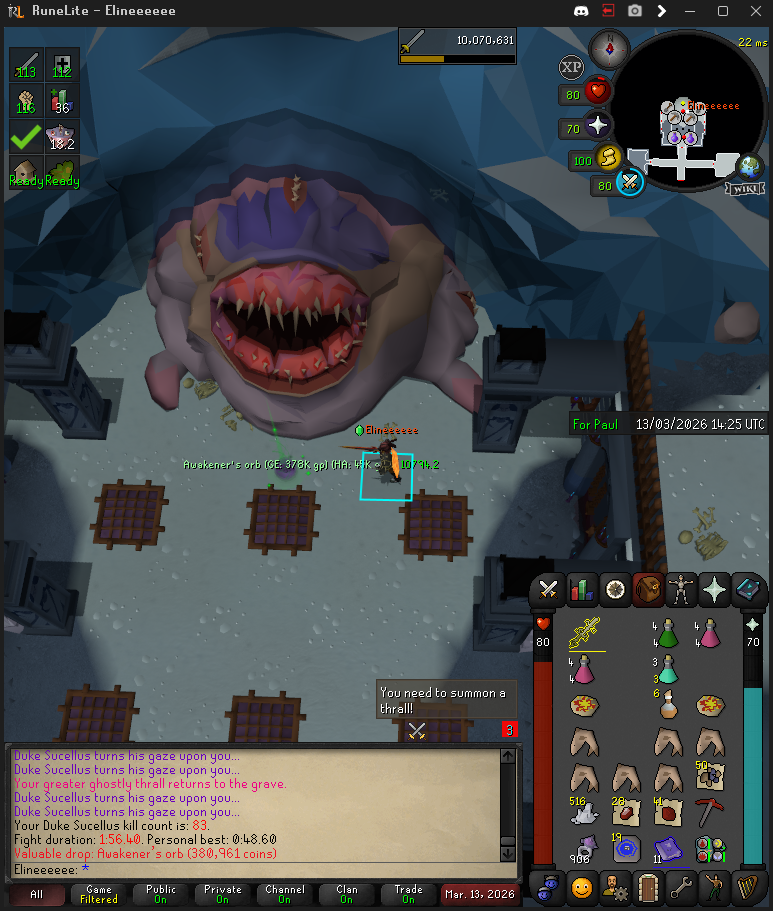Viewport: 773px width, 911px height.
Task: Switch chat to the Clan filter
Action: [x=346, y=894]
